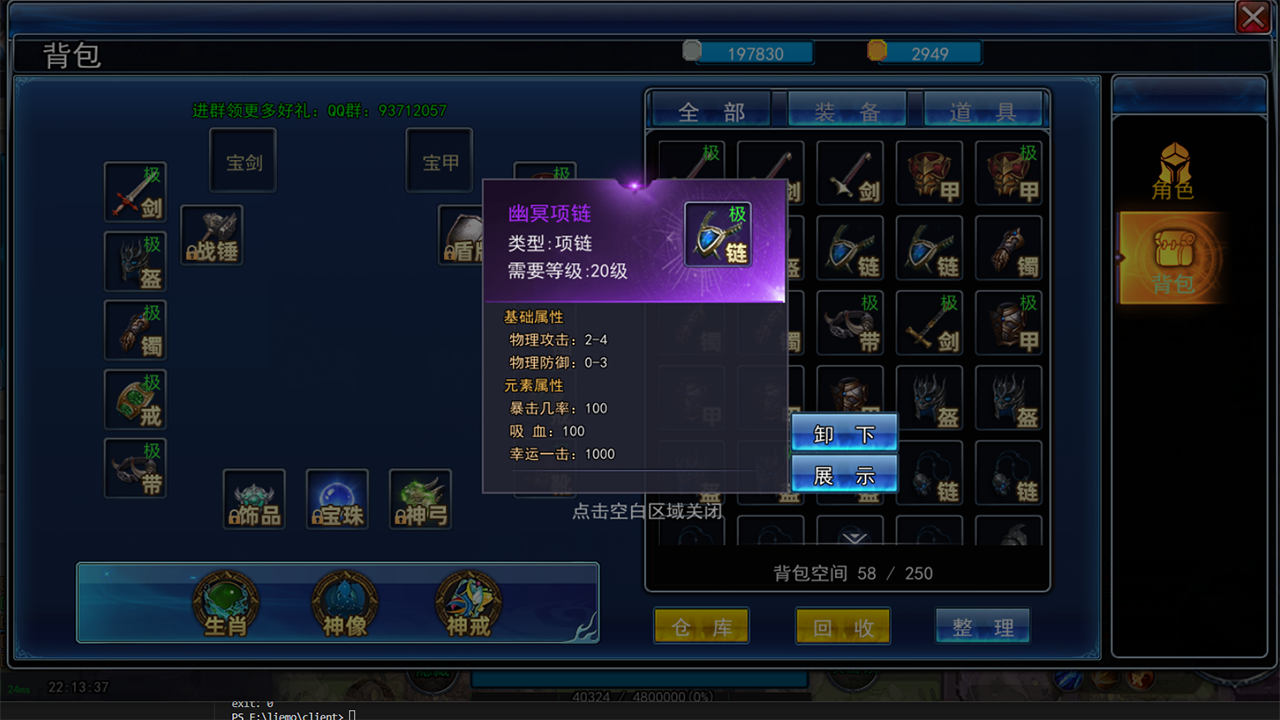1280x720 pixels.
Task: Select the equipped ring (戒) slot
Action: tap(135, 399)
